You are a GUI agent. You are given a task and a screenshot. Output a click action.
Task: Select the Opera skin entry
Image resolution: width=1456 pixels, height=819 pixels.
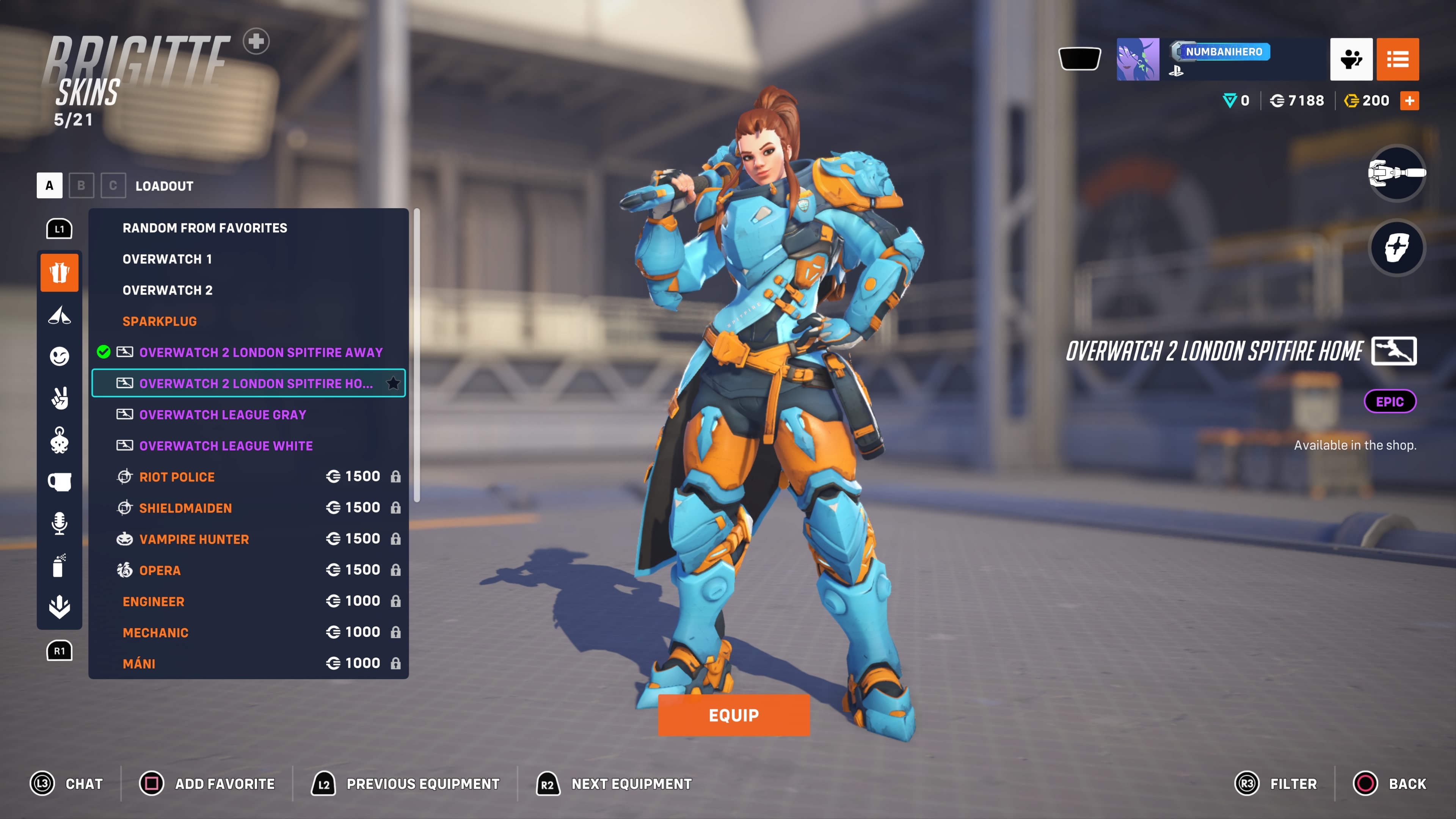[x=160, y=570]
